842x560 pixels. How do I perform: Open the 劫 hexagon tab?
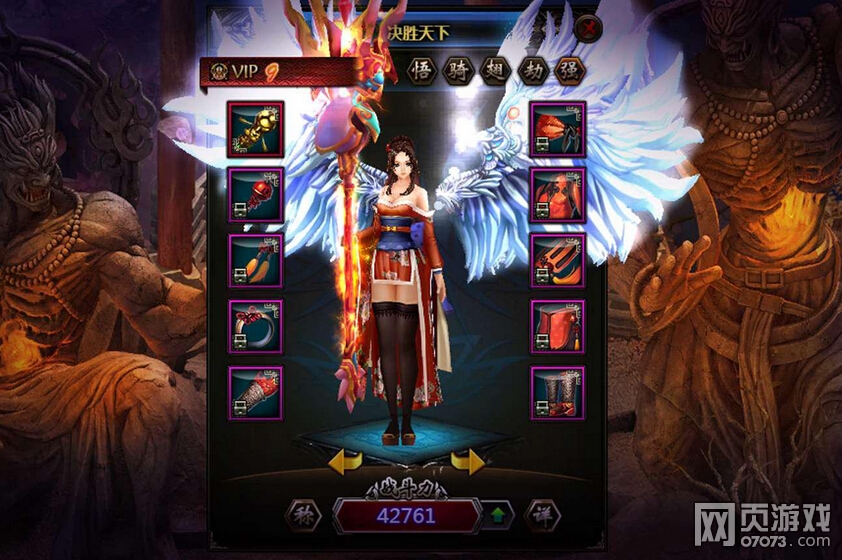coord(531,70)
